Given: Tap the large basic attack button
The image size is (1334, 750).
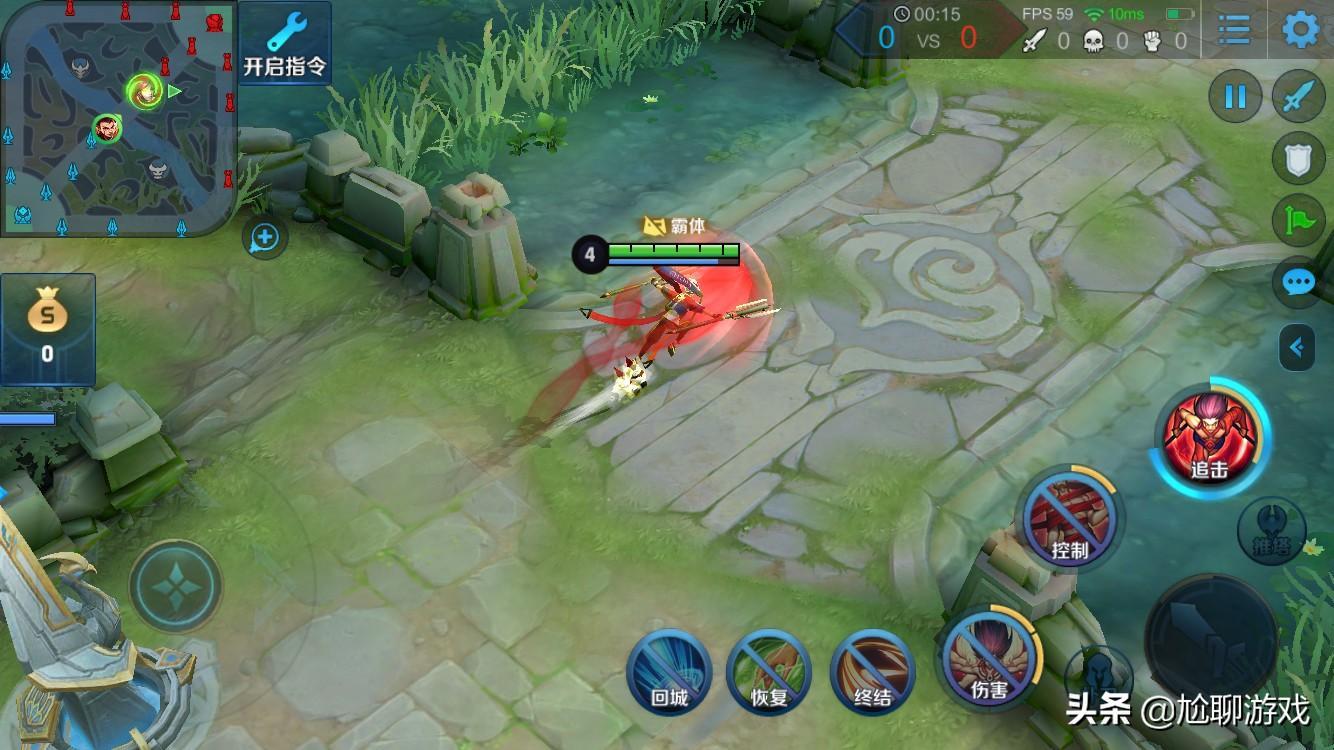Looking at the screenshot, I should pyautogui.click(x=1211, y=641).
